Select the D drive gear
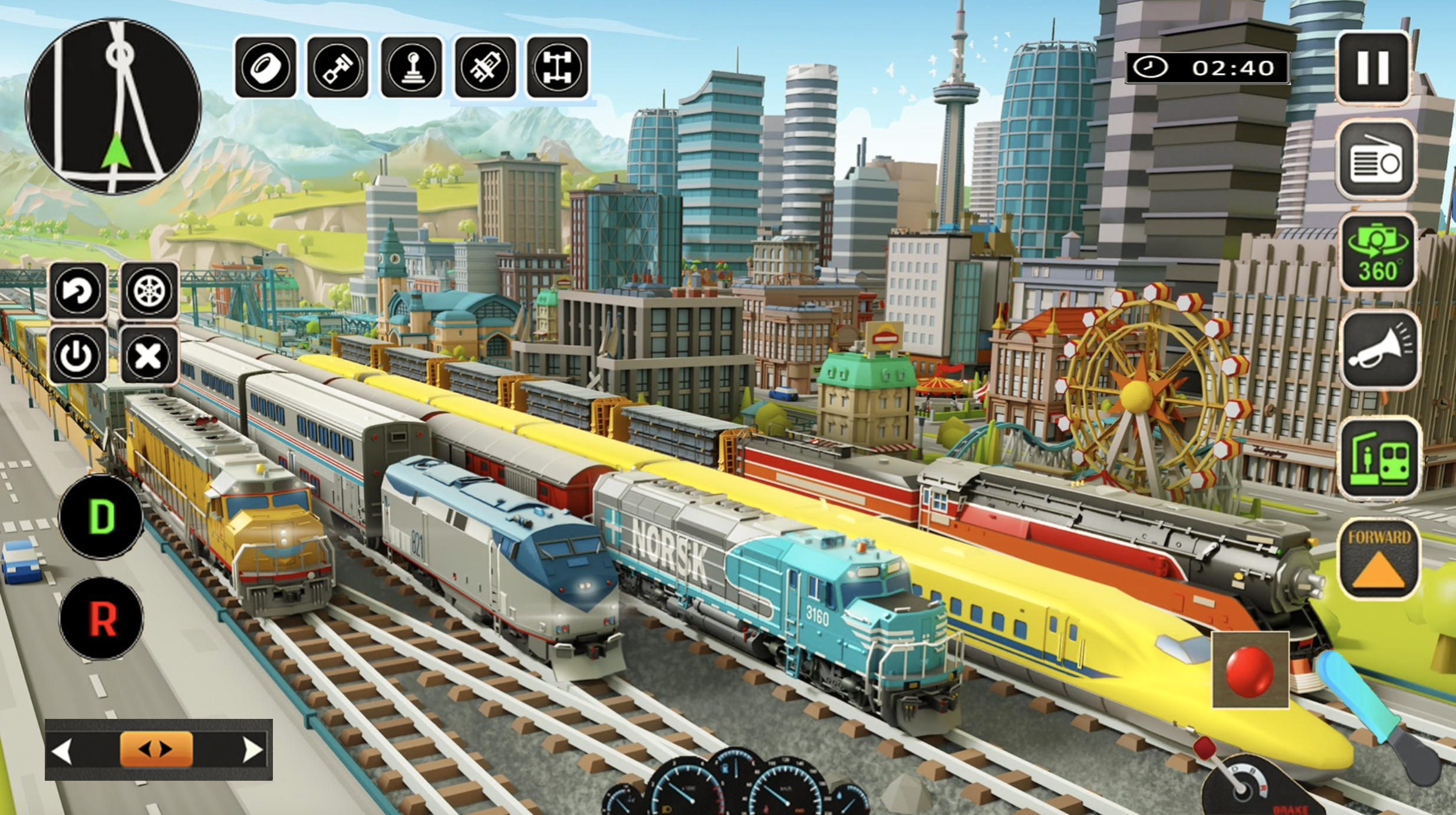This screenshot has height=815, width=1456. pyautogui.click(x=101, y=517)
